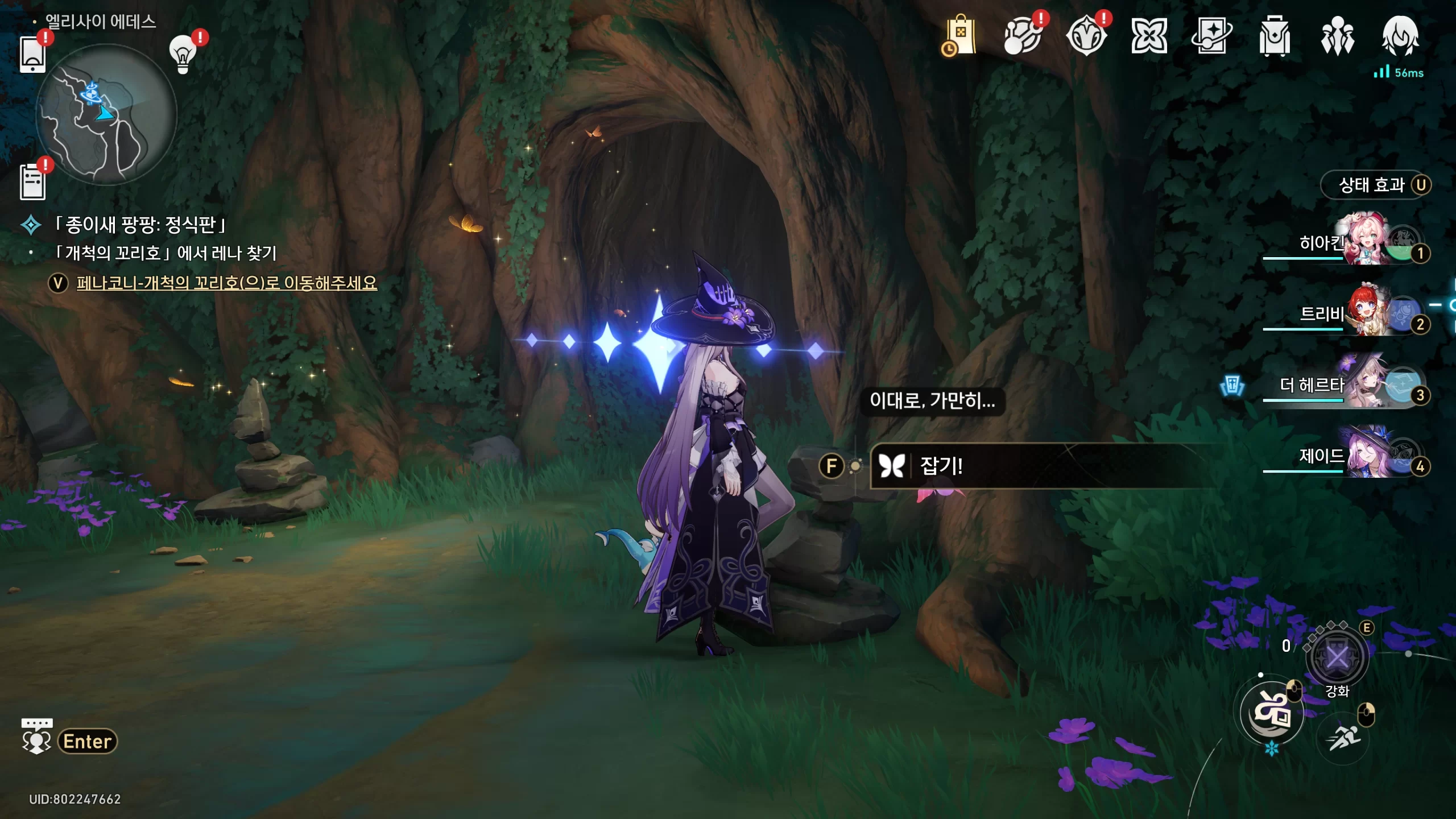Open the planet travel log icon

(1023, 36)
